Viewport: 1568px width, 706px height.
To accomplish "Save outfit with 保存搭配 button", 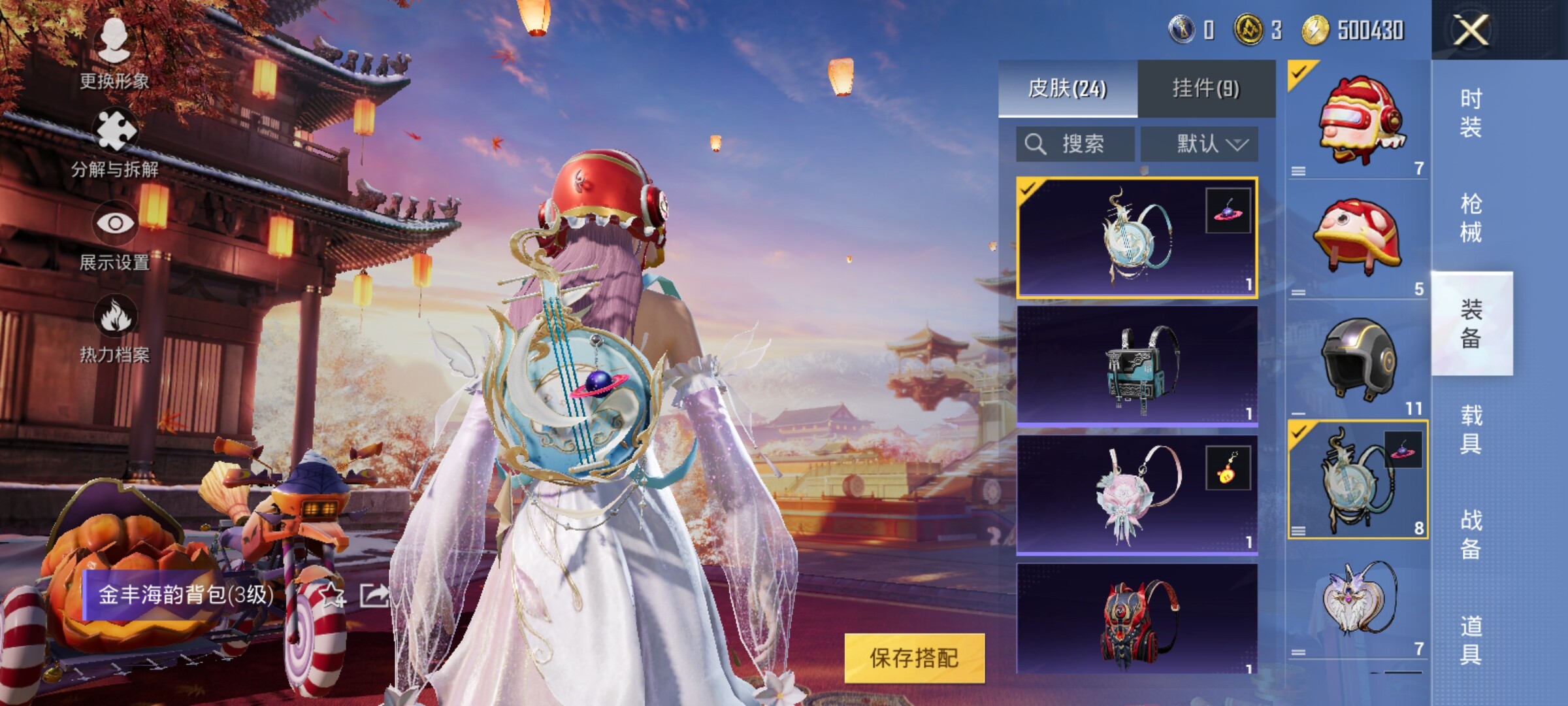I will point(914,658).
